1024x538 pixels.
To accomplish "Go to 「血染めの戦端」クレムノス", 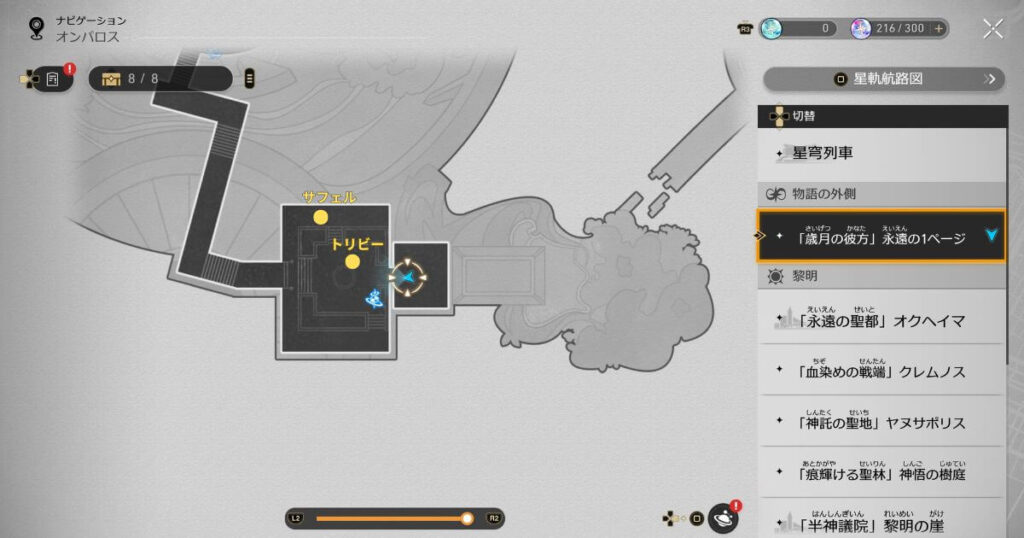I will tap(880, 371).
